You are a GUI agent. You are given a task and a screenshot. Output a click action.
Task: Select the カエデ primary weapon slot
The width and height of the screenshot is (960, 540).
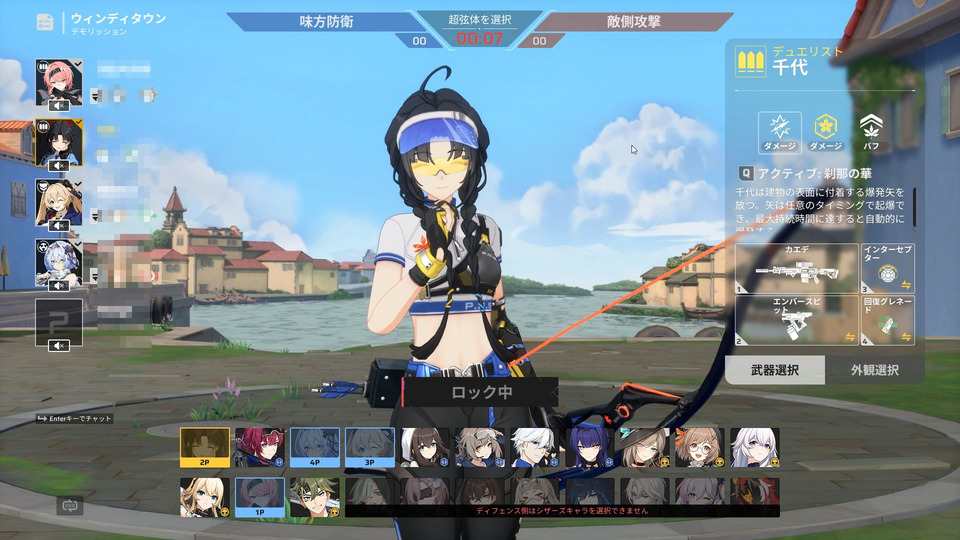797,269
